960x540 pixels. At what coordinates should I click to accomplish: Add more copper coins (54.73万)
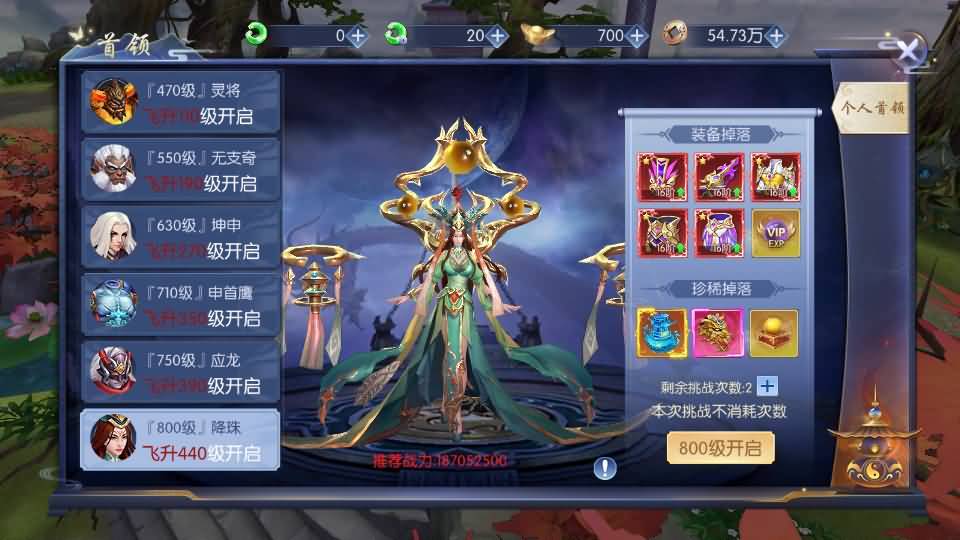[x=776, y=36]
